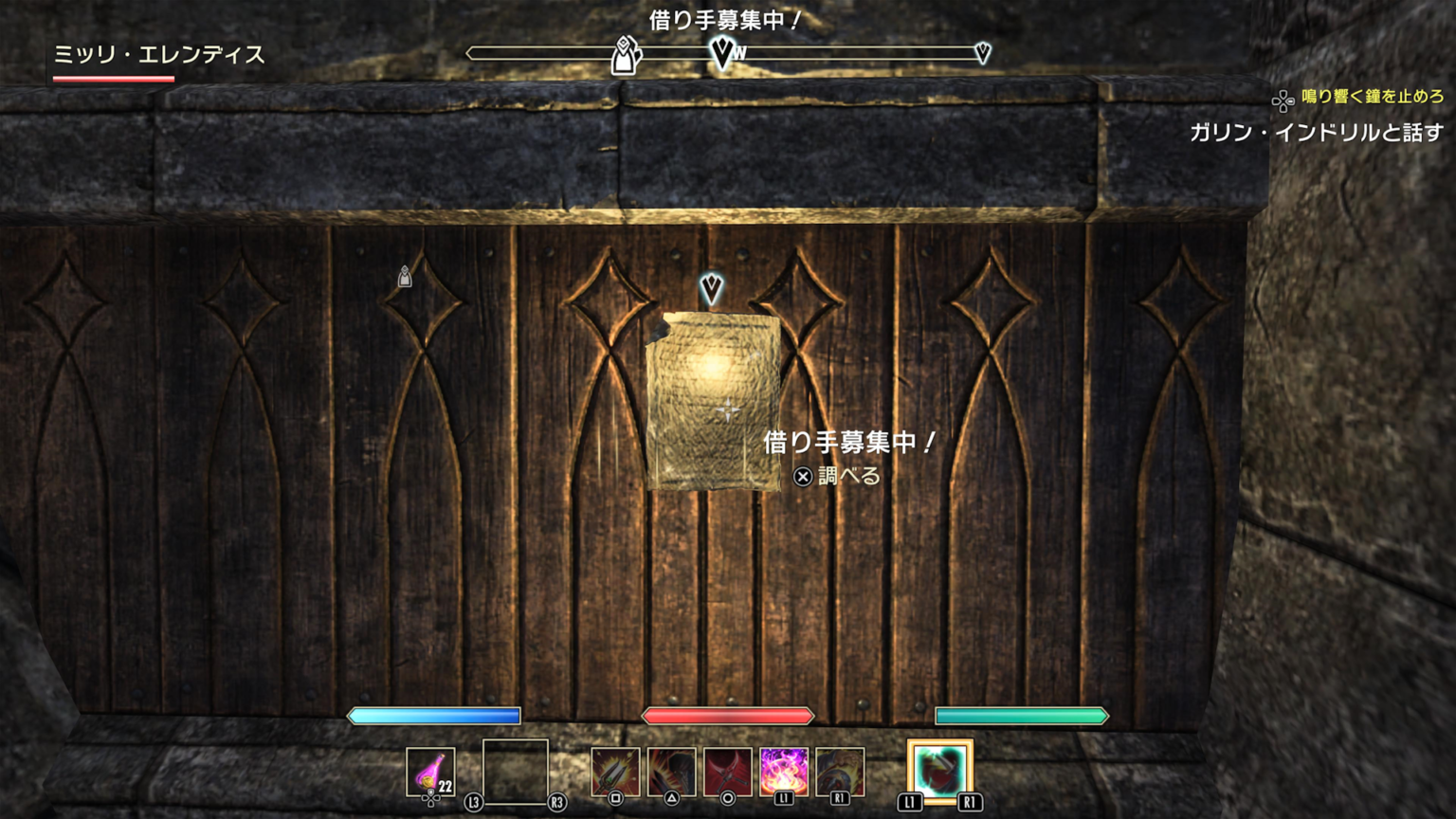Click the purple flame ability assigned to L1
This screenshot has width=1456, height=819.
(x=783, y=770)
